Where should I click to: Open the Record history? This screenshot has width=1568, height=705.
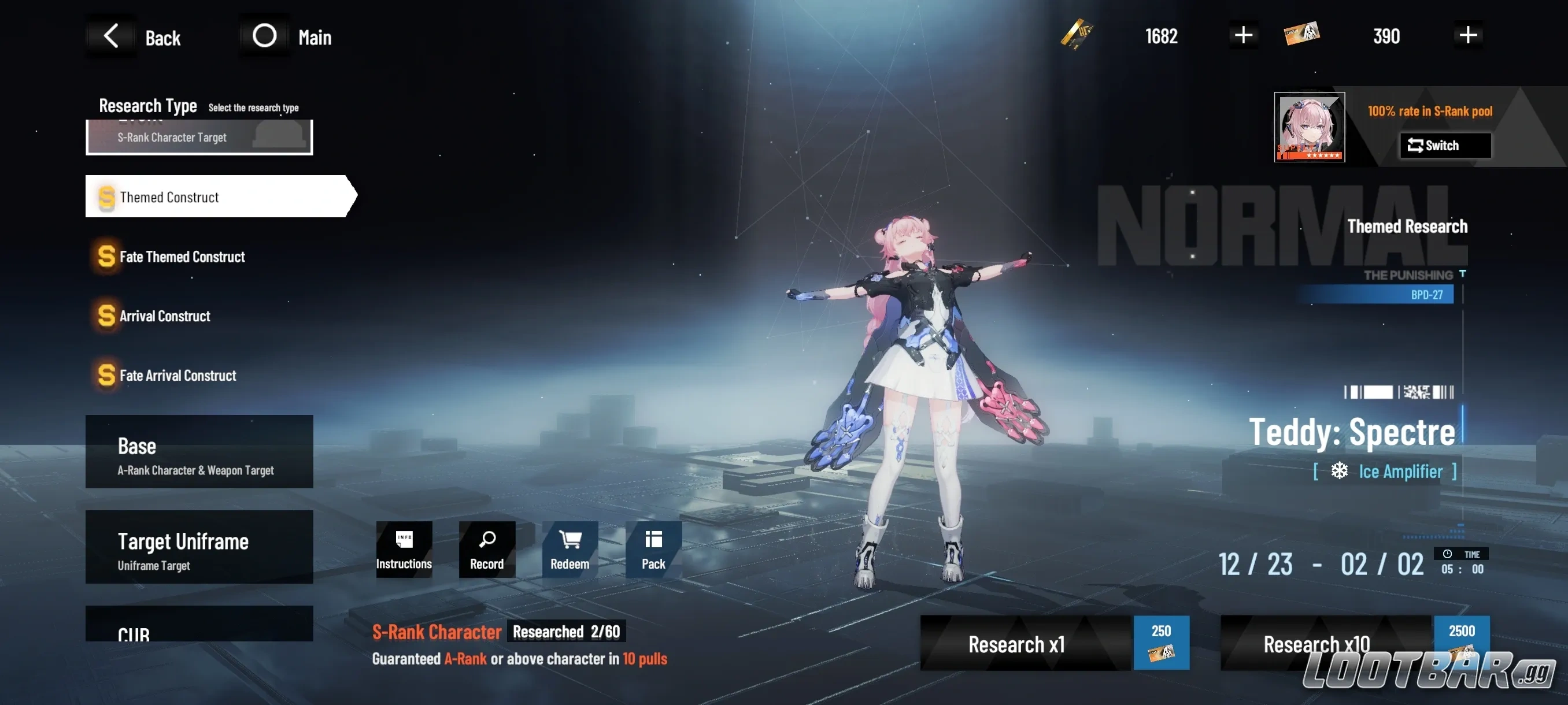point(486,548)
